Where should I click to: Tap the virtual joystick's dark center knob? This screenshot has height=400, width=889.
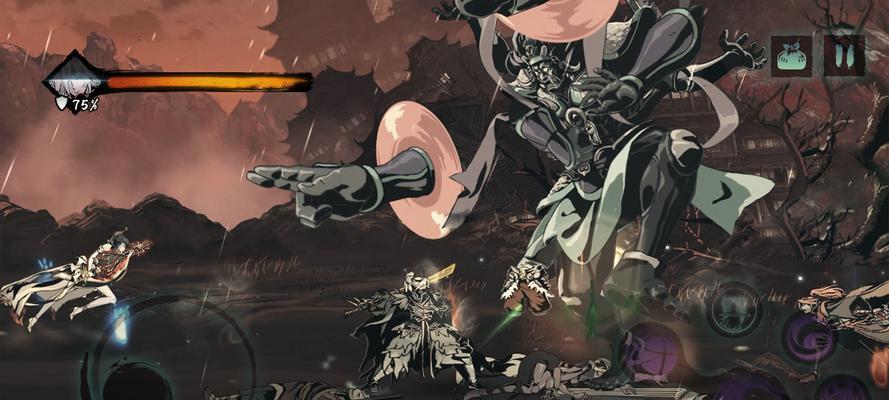coord(138,387)
